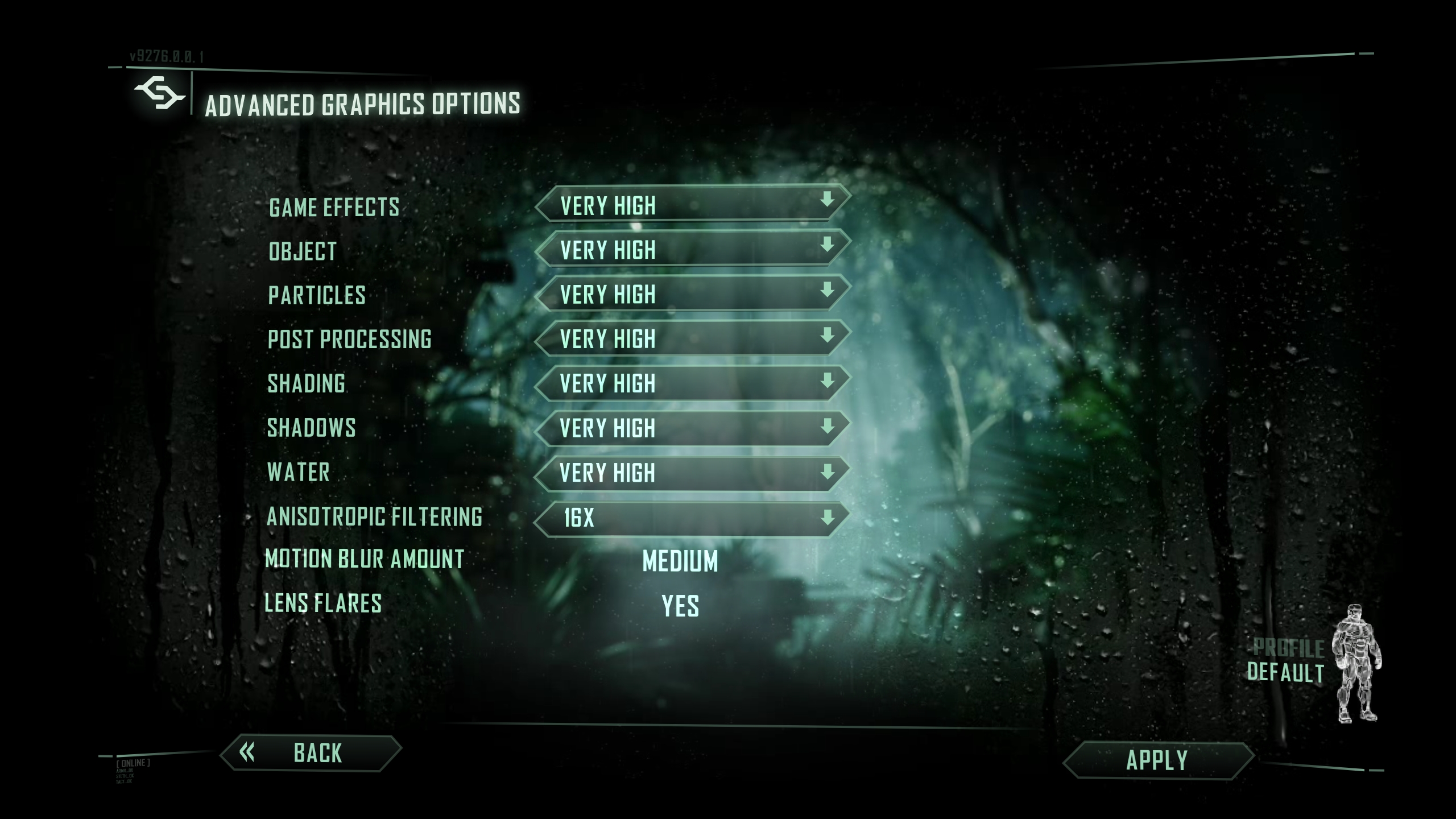1456x819 pixels.
Task: Expand the Object detail dropdown
Action: pos(693,249)
